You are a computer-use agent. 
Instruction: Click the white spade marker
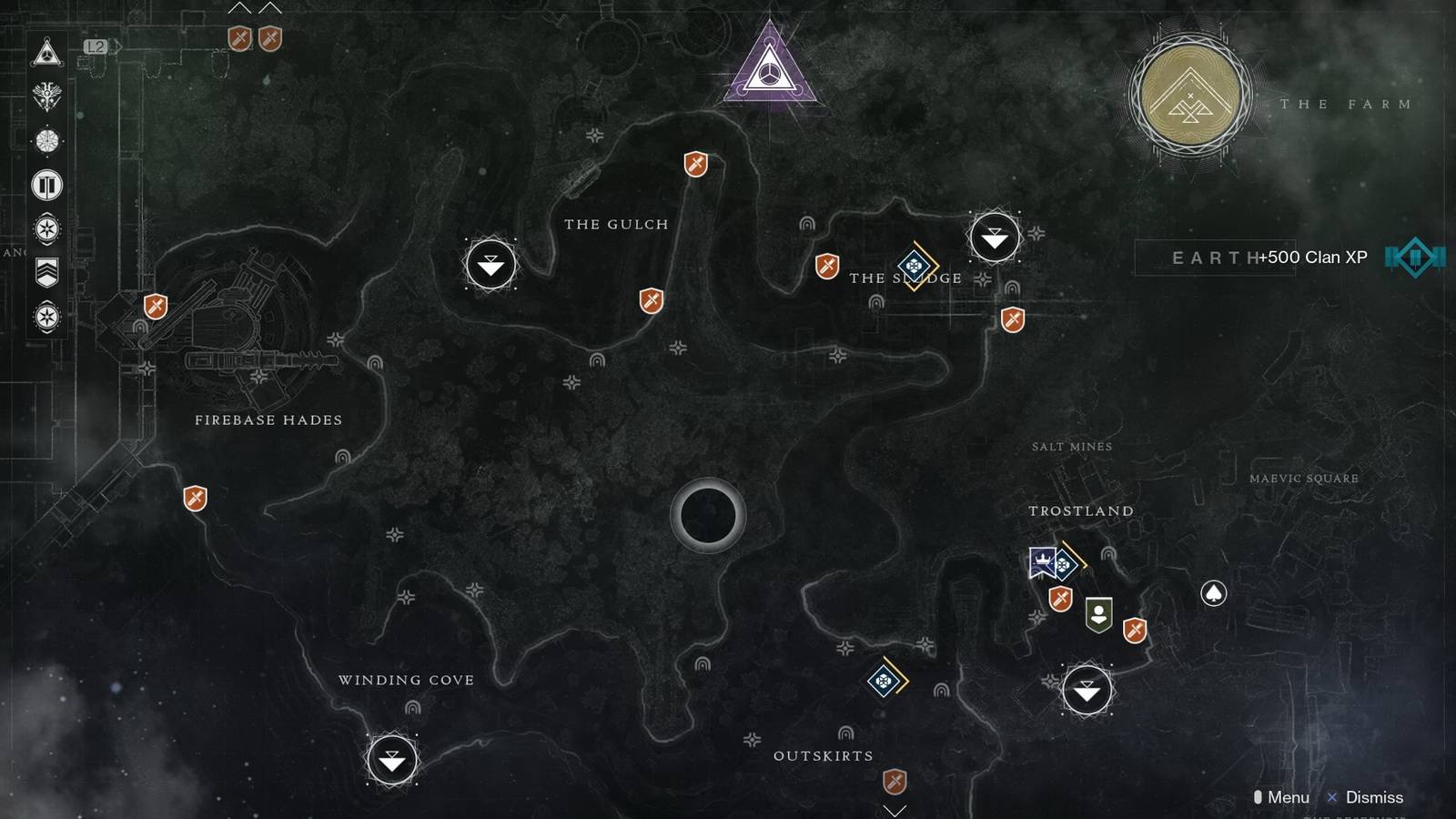1213,593
